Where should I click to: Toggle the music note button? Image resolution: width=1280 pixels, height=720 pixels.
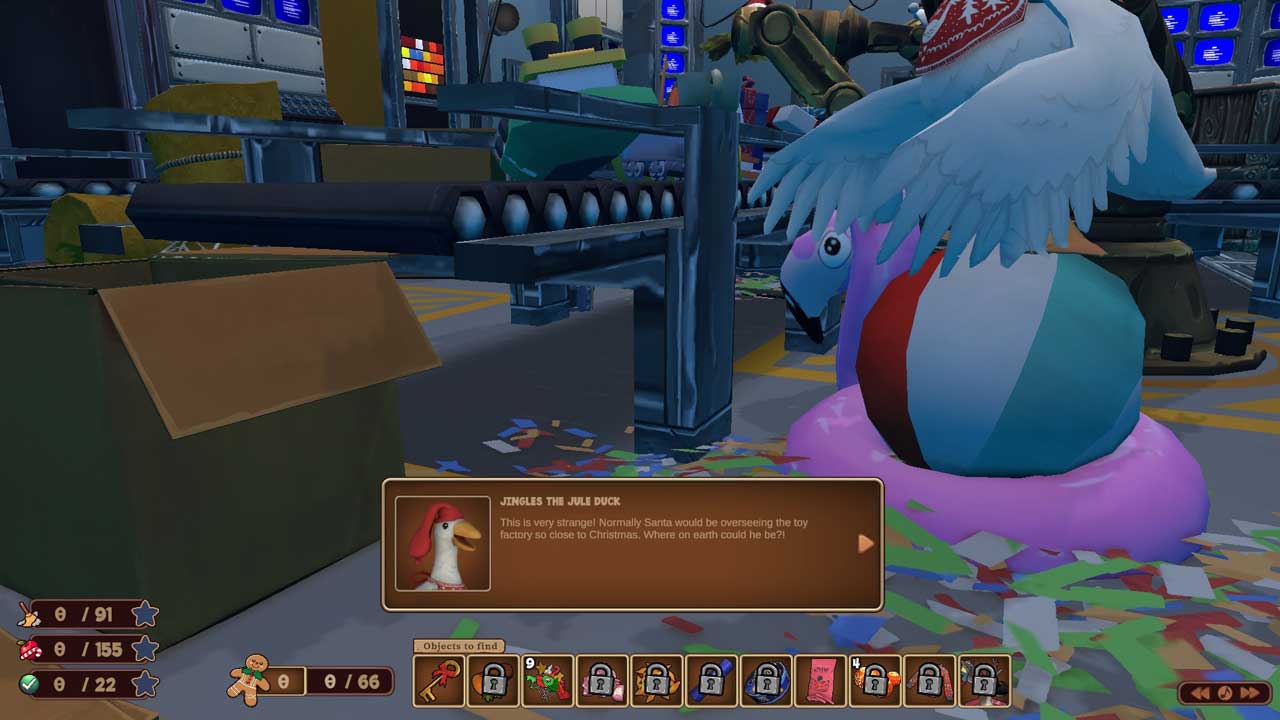click(1225, 693)
